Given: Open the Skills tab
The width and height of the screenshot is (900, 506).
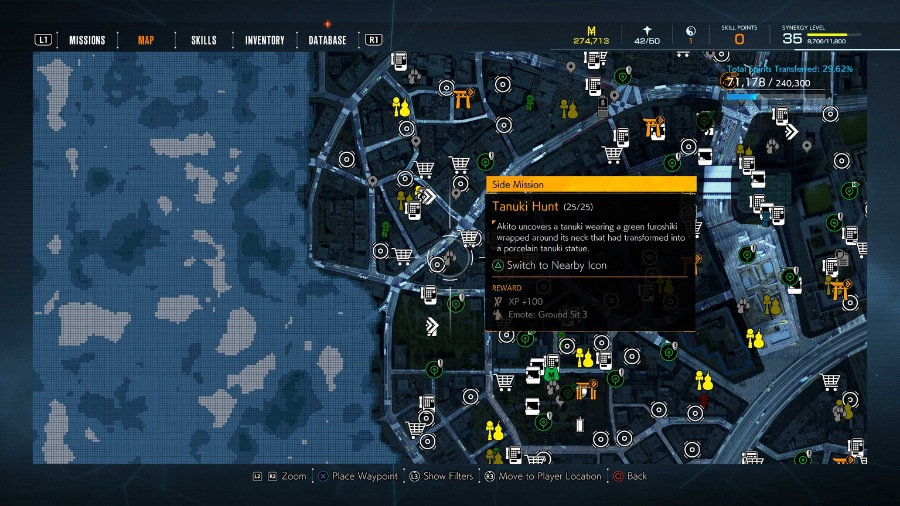Looking at the screenshot, I should click(x=203, y=40).
